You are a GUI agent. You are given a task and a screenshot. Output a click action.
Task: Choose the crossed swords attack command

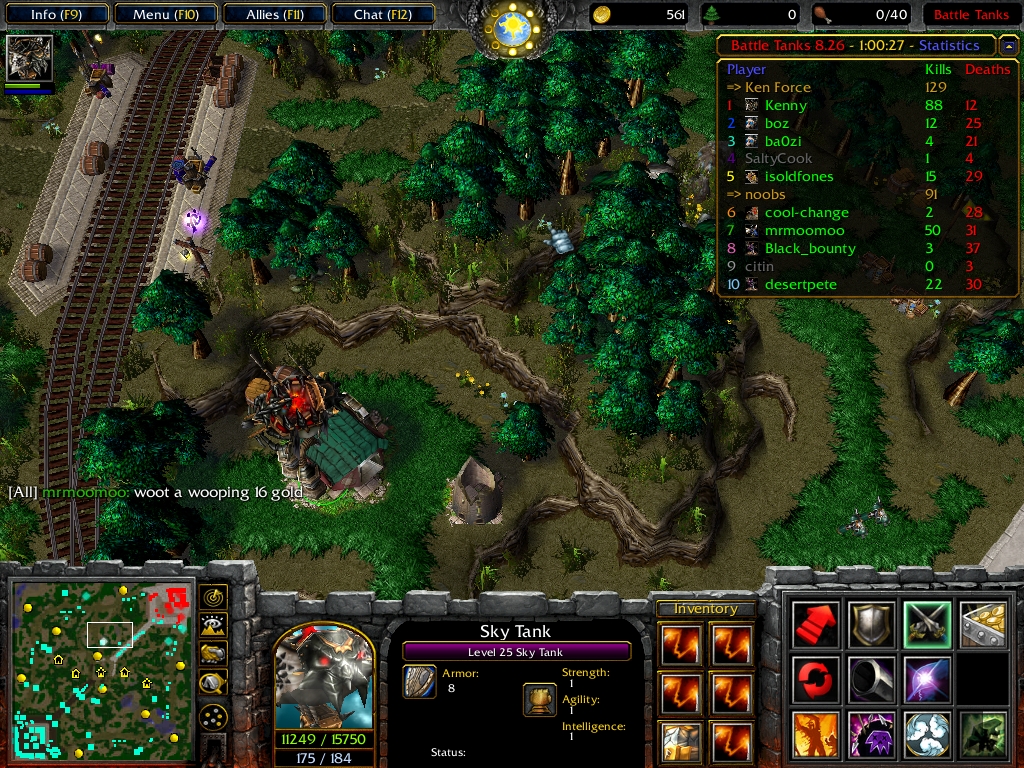(x=927, y=624)
